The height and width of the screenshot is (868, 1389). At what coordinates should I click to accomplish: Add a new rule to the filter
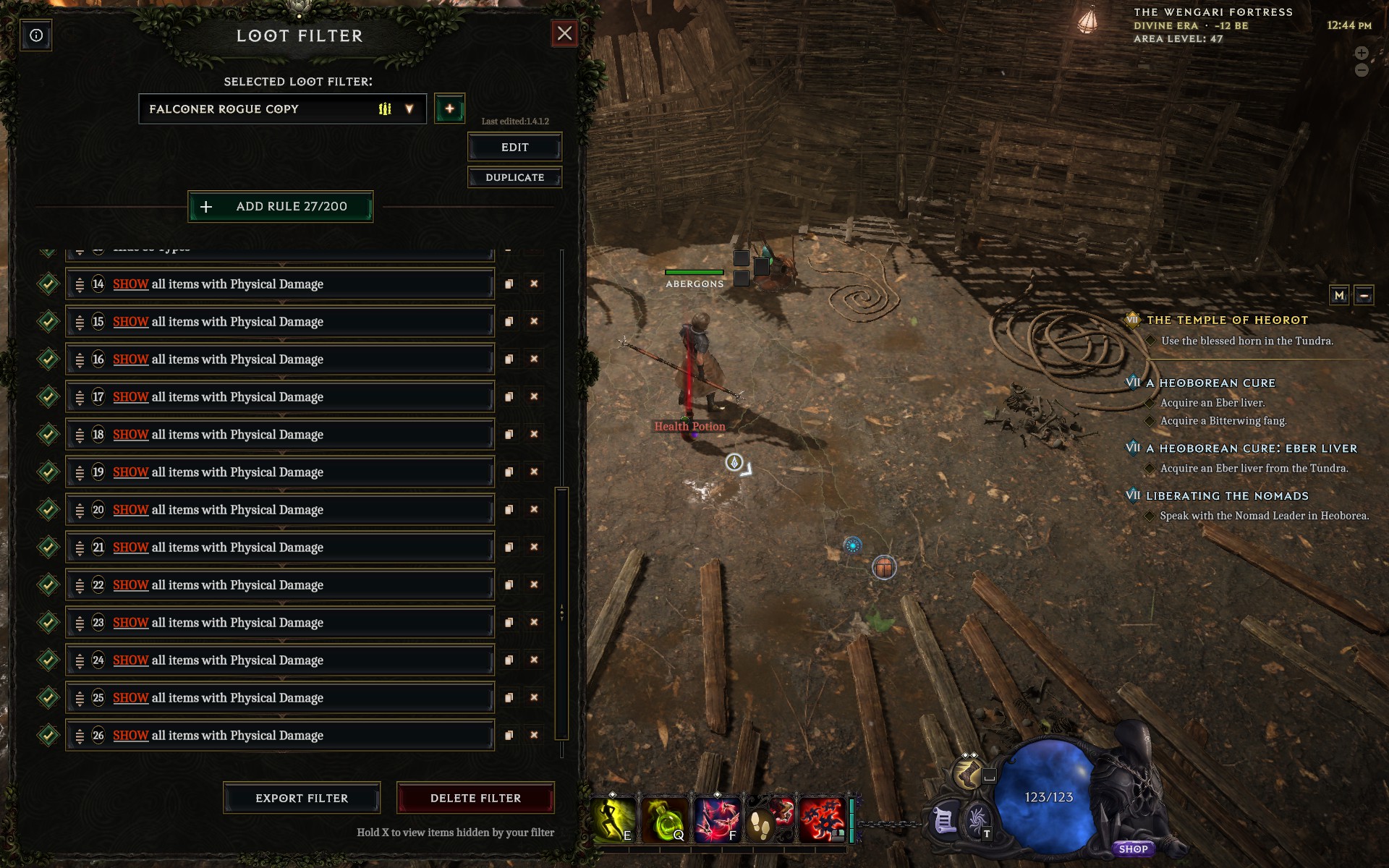(281, 207)
